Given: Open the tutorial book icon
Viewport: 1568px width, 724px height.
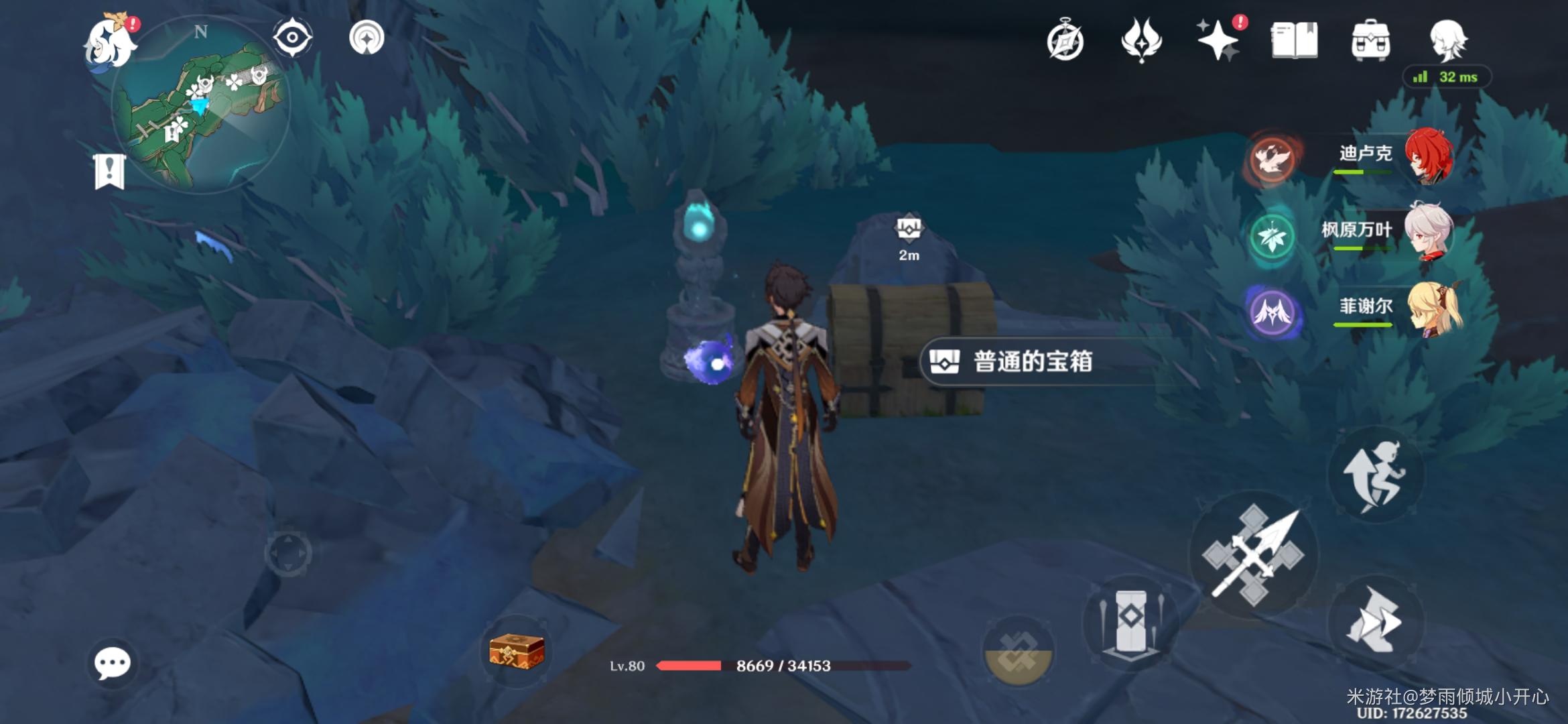Looking at the screenshot, I should click(1295, 41).
